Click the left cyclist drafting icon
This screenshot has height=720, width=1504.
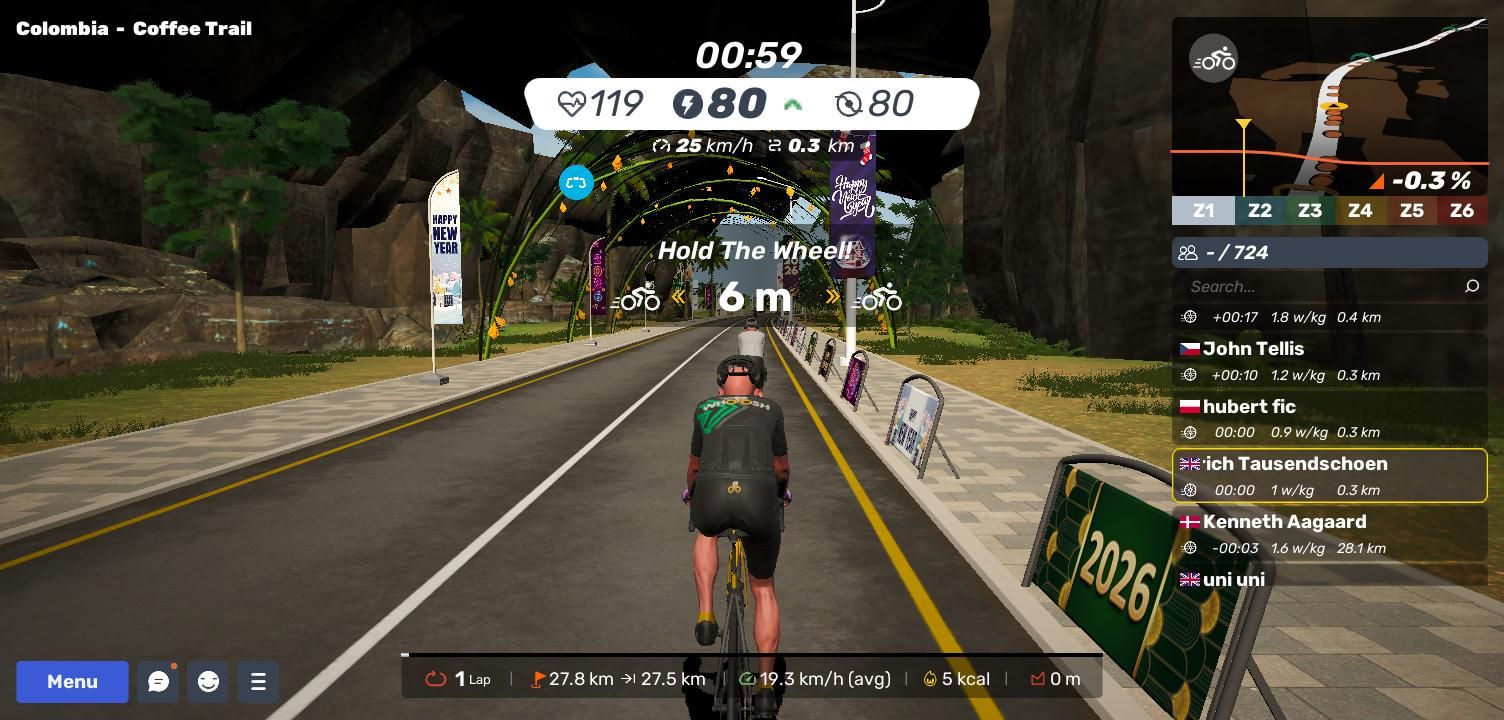(x=637, y=298)
